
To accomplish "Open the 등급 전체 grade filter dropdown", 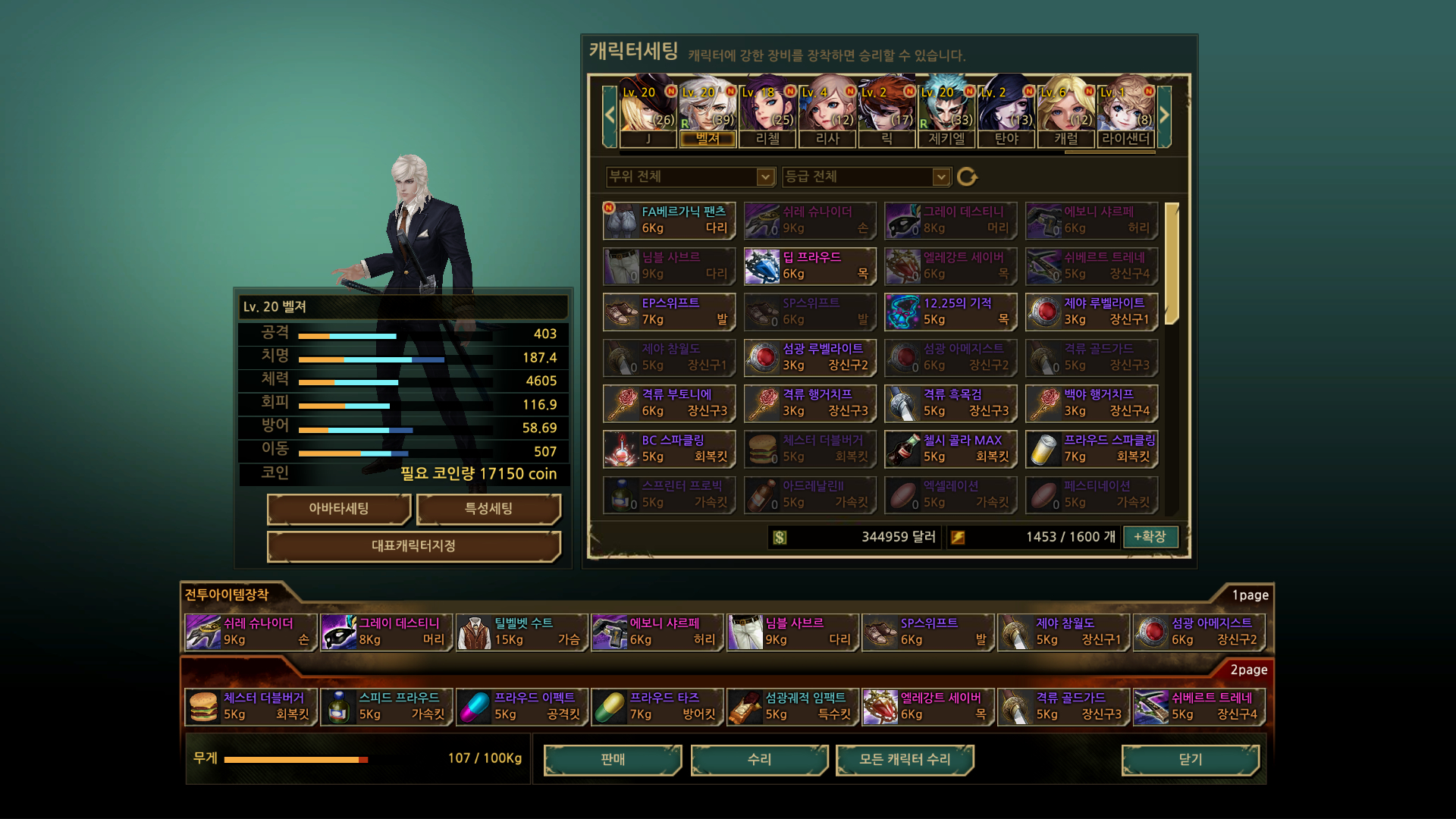I will pyautogui.click(x=866, y=177).
